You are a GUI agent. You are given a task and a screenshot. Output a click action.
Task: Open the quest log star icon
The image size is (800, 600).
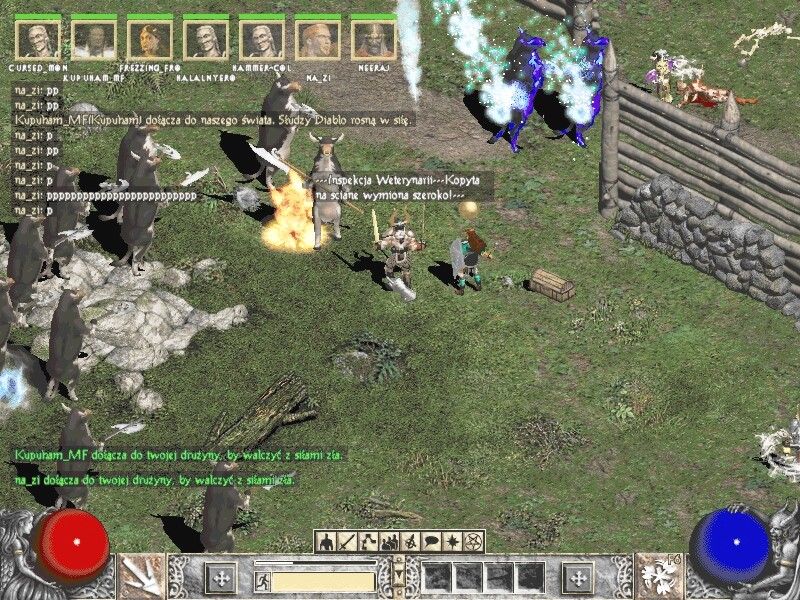[452, 541]
